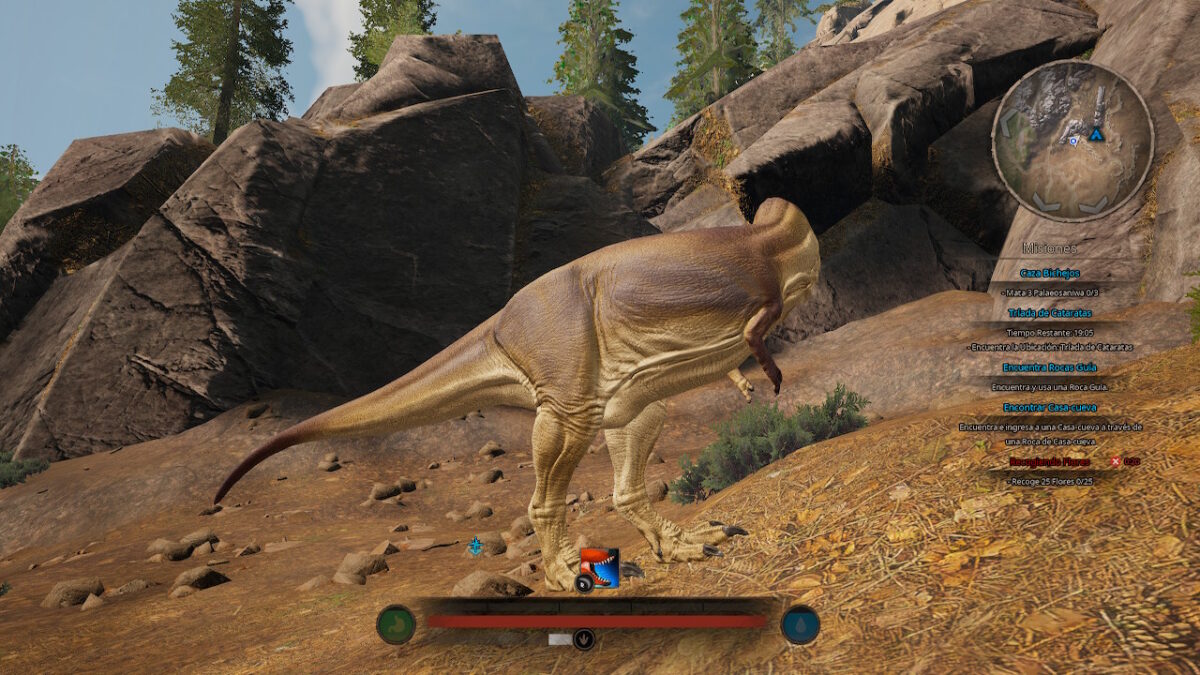Select the Tríada de Cataratas mission
The height and width of the screenshot is (675, 1200).
[1049, 313]
